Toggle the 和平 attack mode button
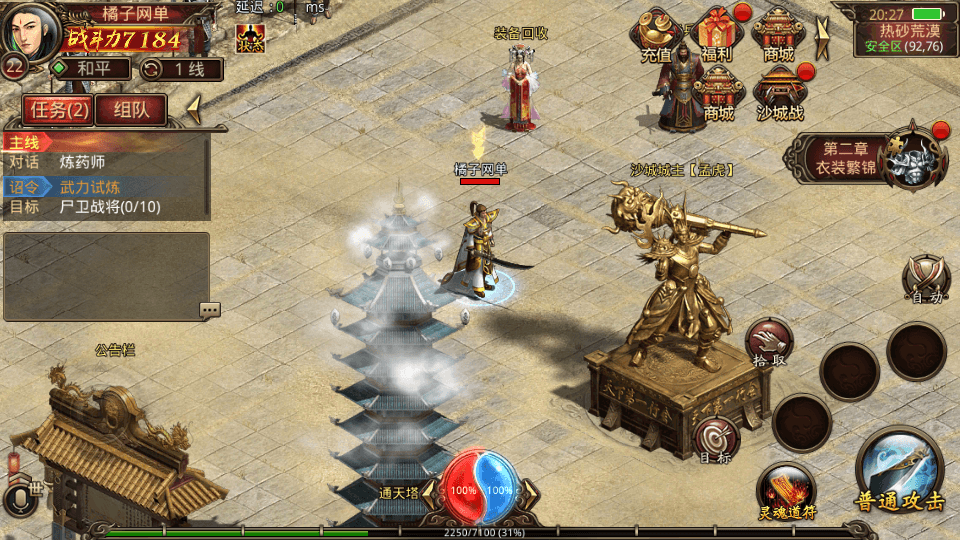960x540 pixels. (92, 69)
